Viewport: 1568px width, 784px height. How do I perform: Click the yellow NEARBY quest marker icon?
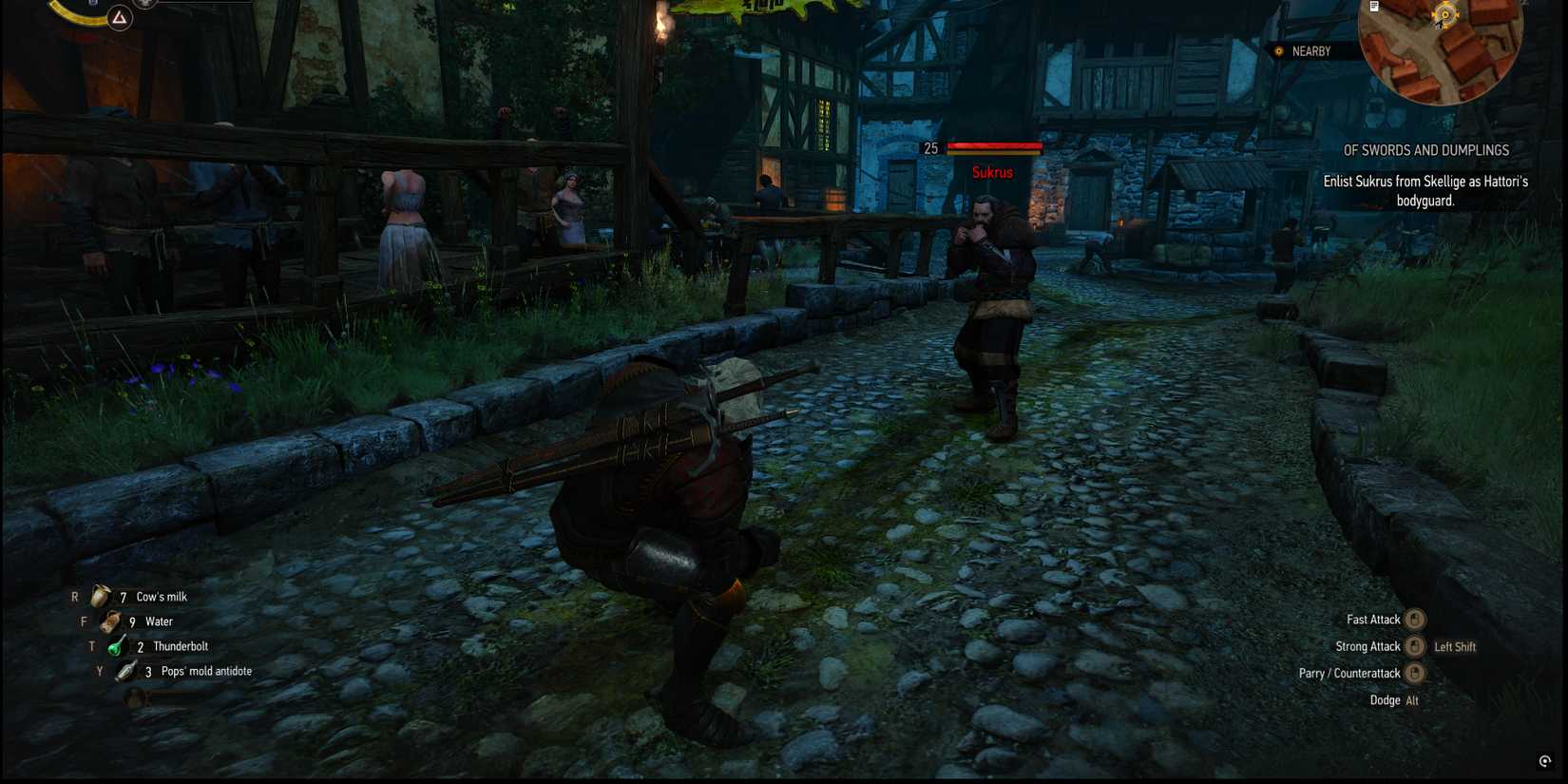click(1277, 51)
